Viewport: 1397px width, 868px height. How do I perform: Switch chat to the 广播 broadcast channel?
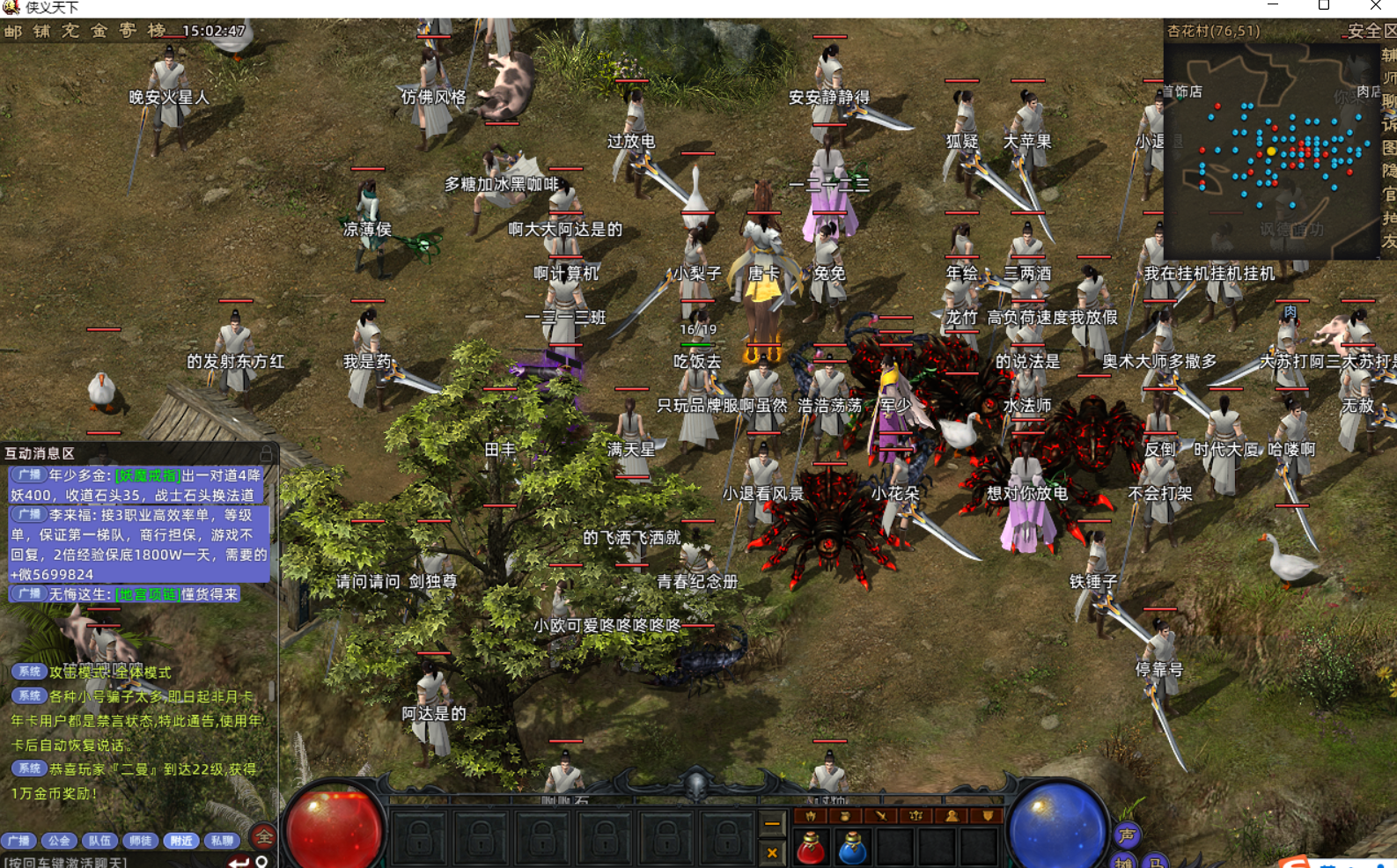pyautogui.click(x=19, y=841)
